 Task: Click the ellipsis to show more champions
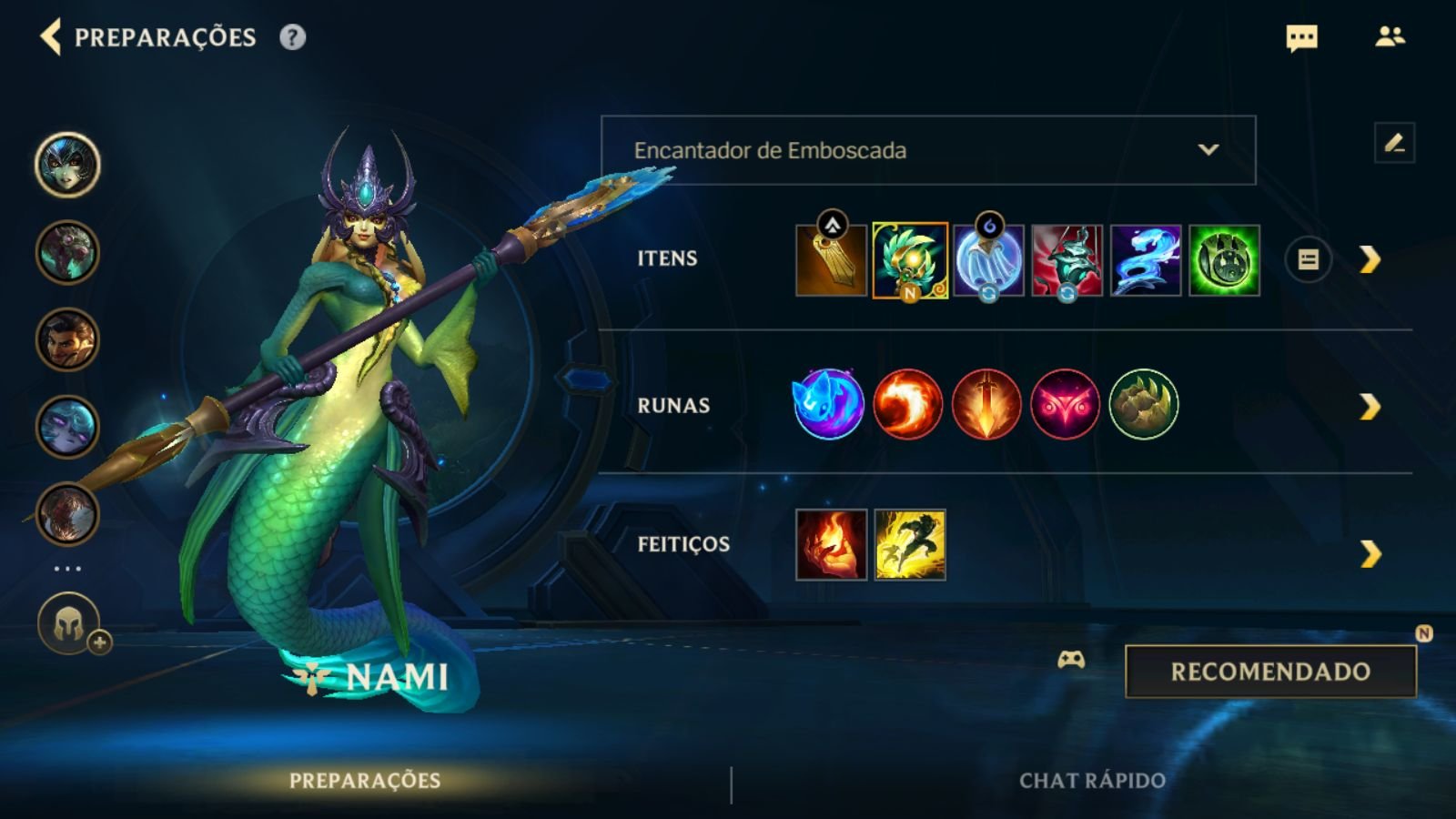click(66, 569)
